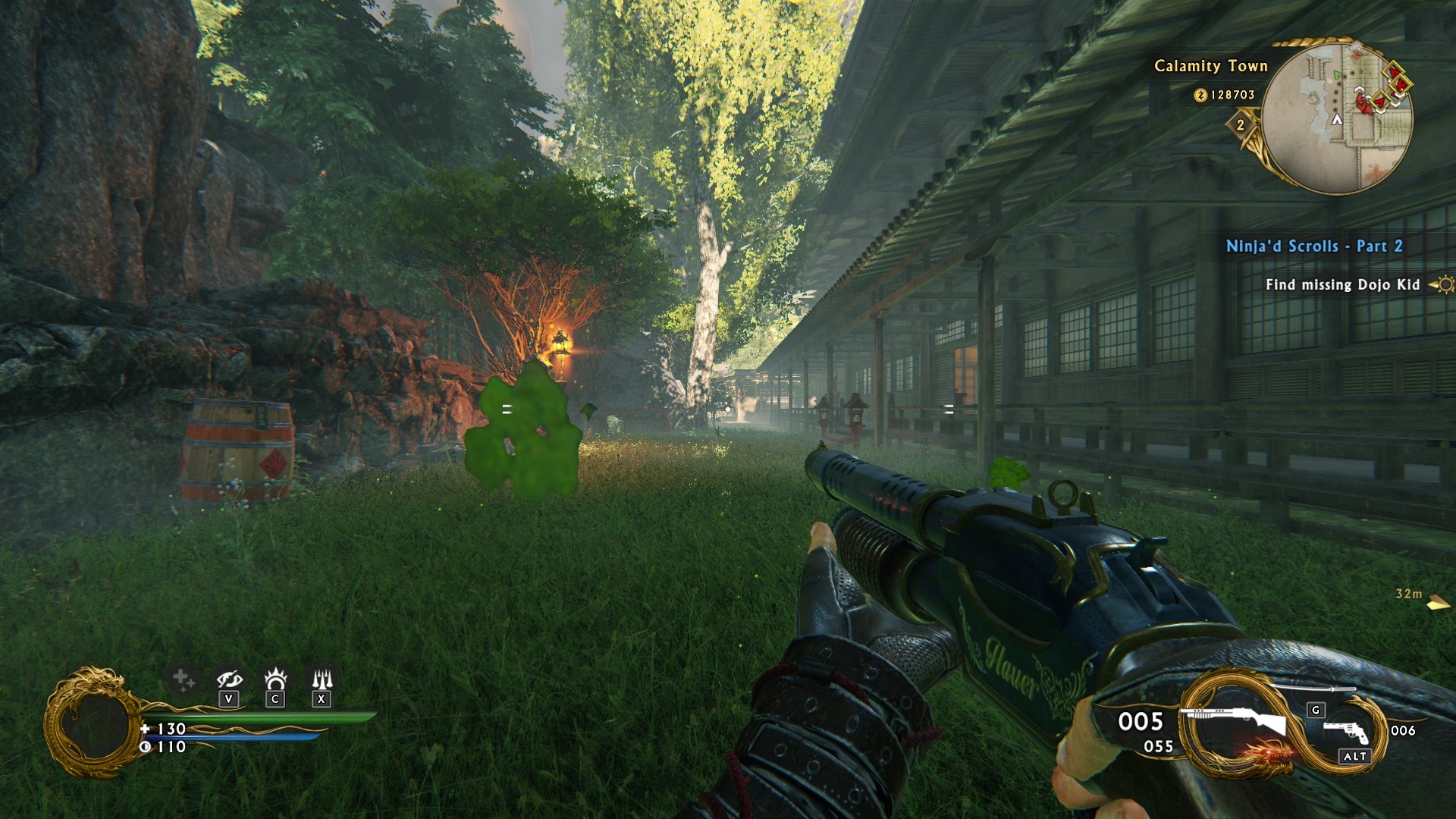Click the greyed-out healing plus icon
Screen dimensions: 1456x819
pyautogui.click(x=182, y=679)
